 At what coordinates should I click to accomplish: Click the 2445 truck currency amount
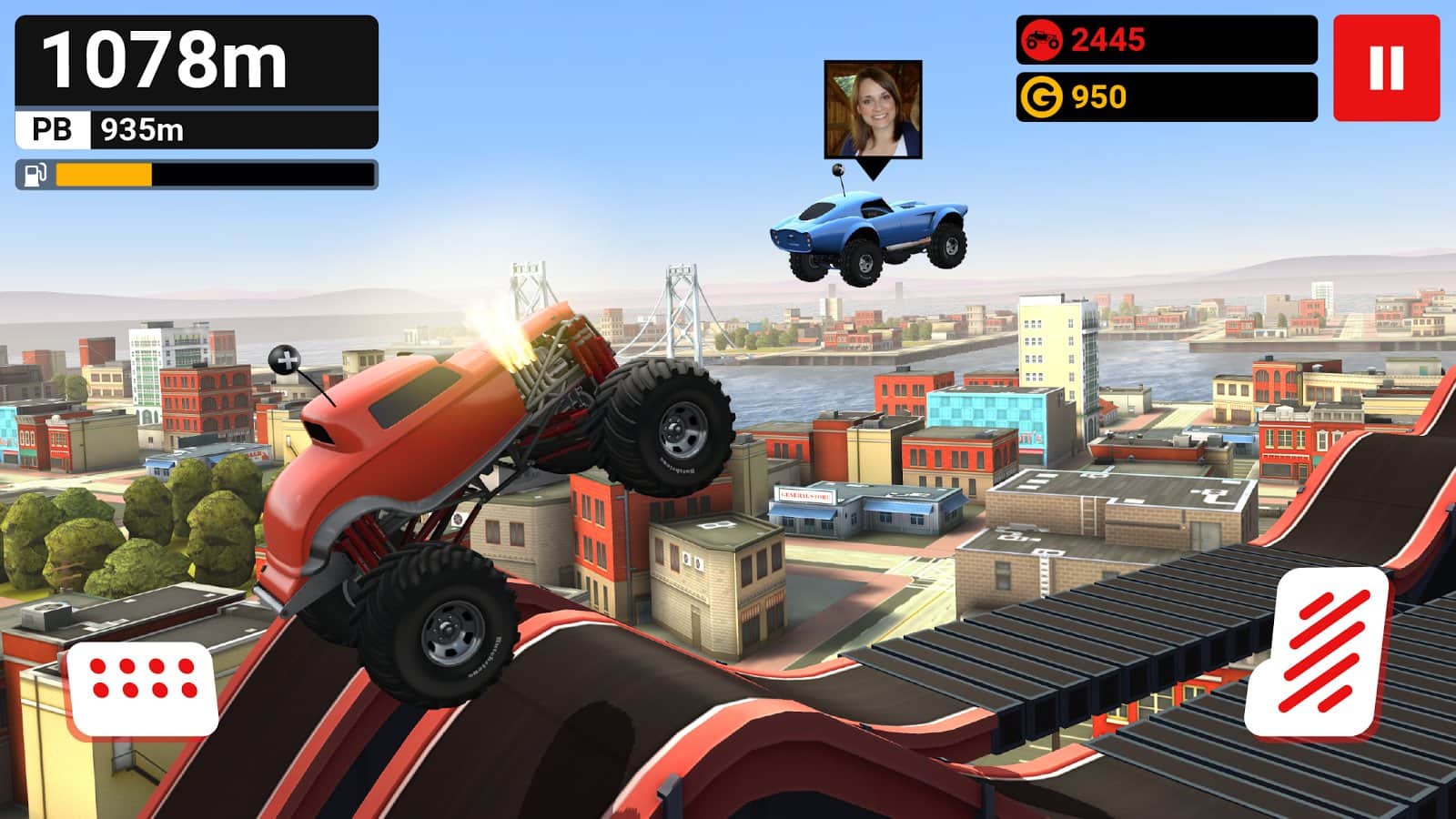(x=1109, y=40)
